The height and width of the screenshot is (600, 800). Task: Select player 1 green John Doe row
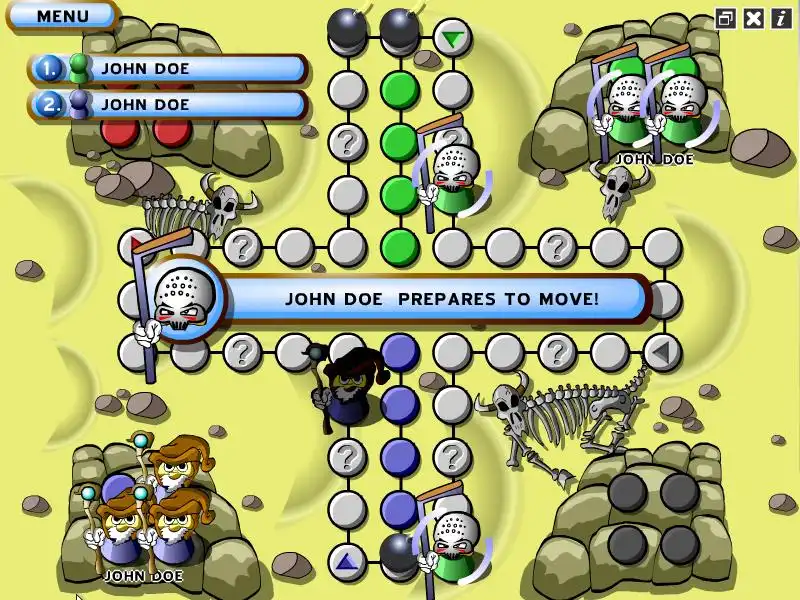tap(168, 68)
